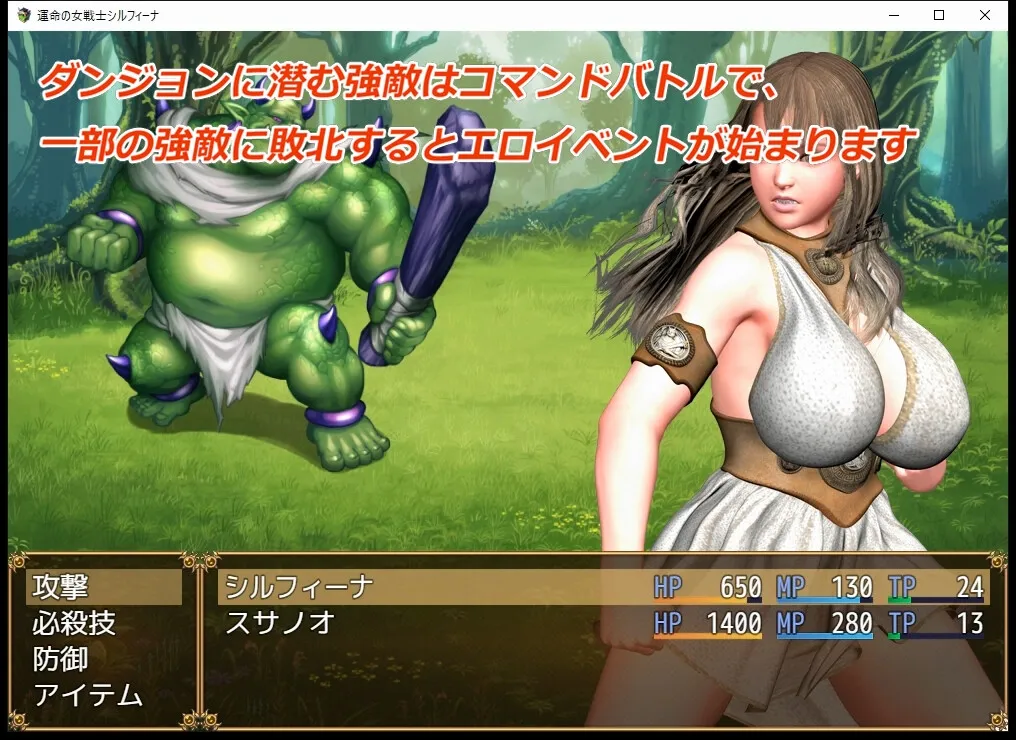Select party member シルフィーナ row
Image resolution: width=1016 pixels, height=740 pixels.
pos(602,587)
